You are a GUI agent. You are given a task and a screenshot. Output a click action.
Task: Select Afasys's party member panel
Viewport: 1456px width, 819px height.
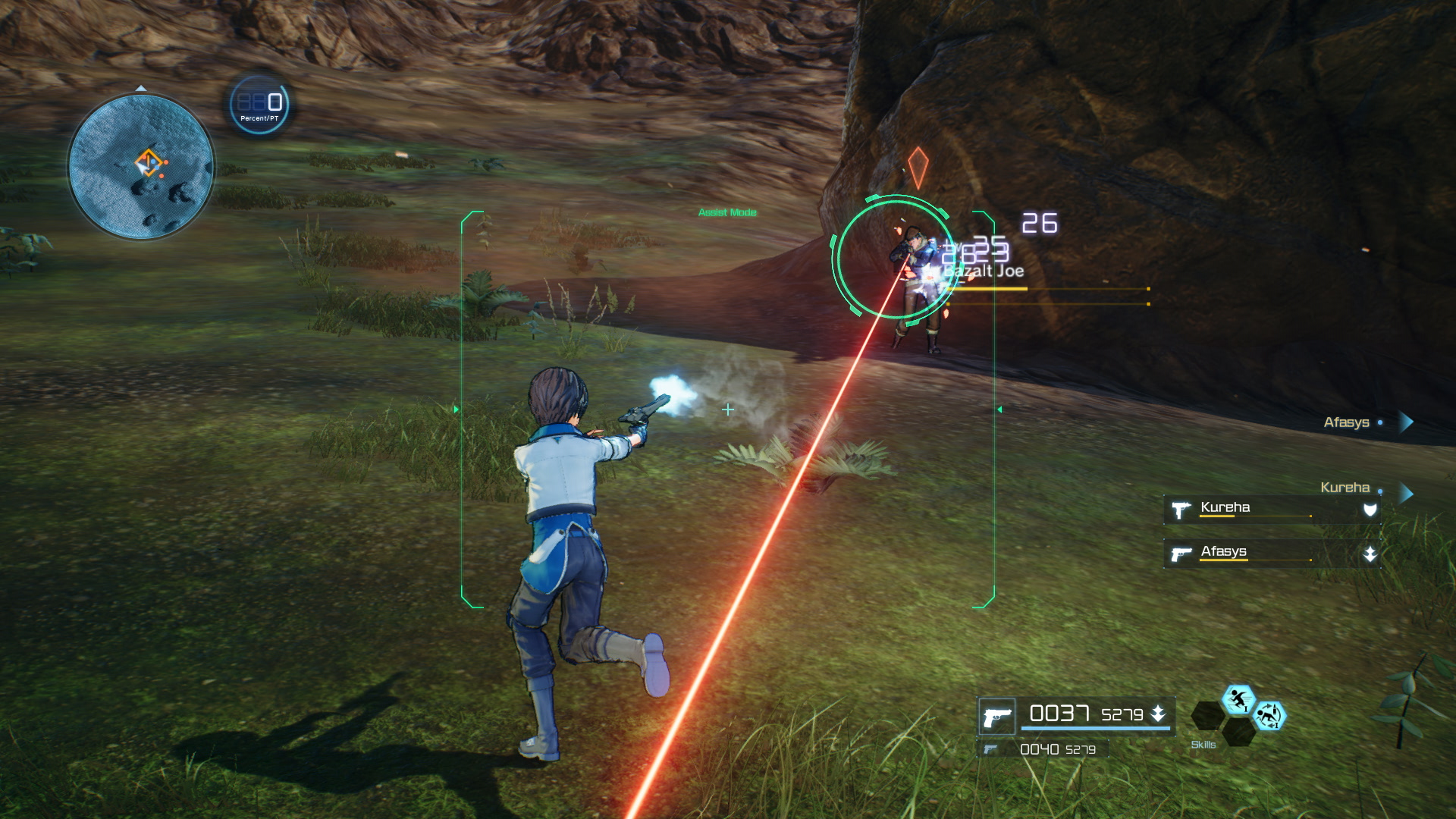[x=1244, y=554]
